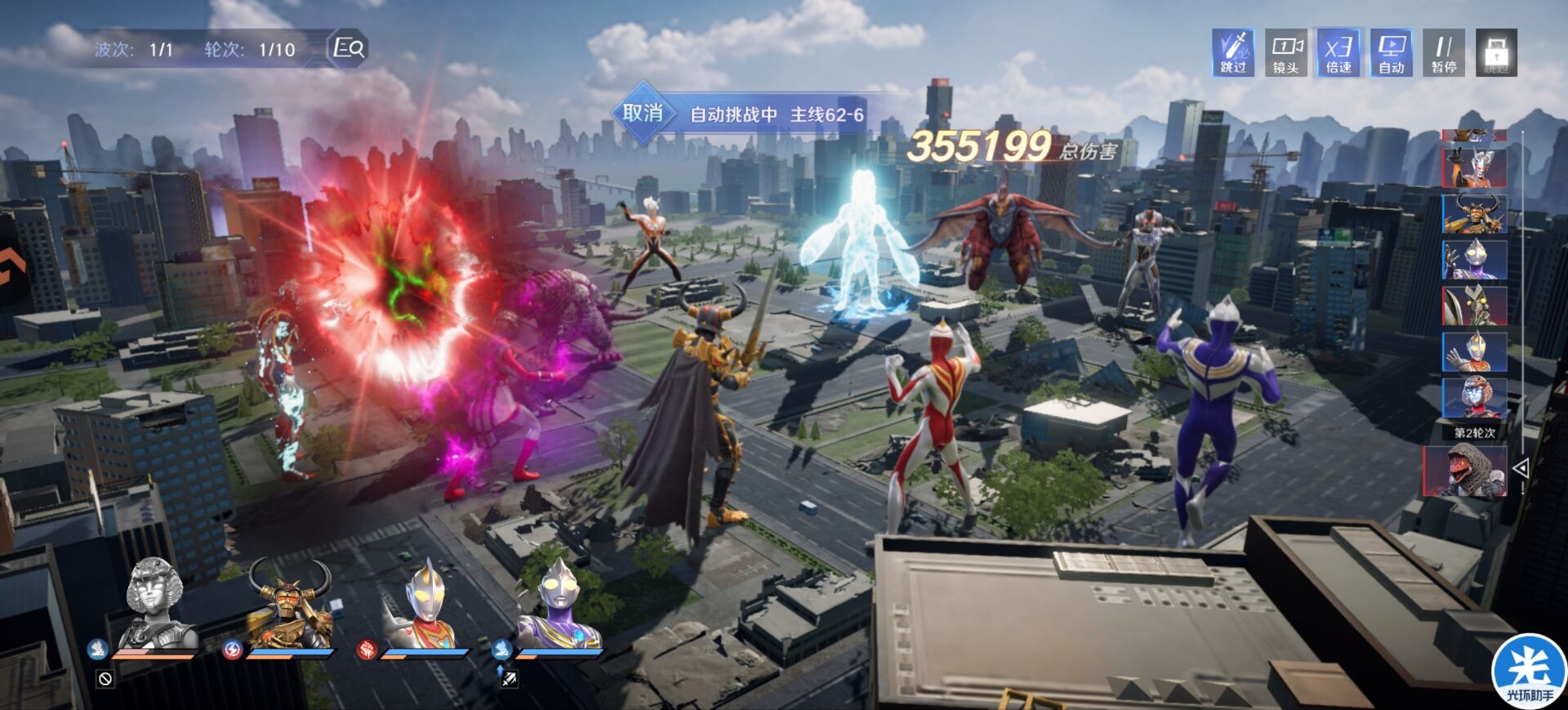Toggle 自动 auto-battle mode
Viewport: 1568px width, 710px height.
[x=1391, y=53]
